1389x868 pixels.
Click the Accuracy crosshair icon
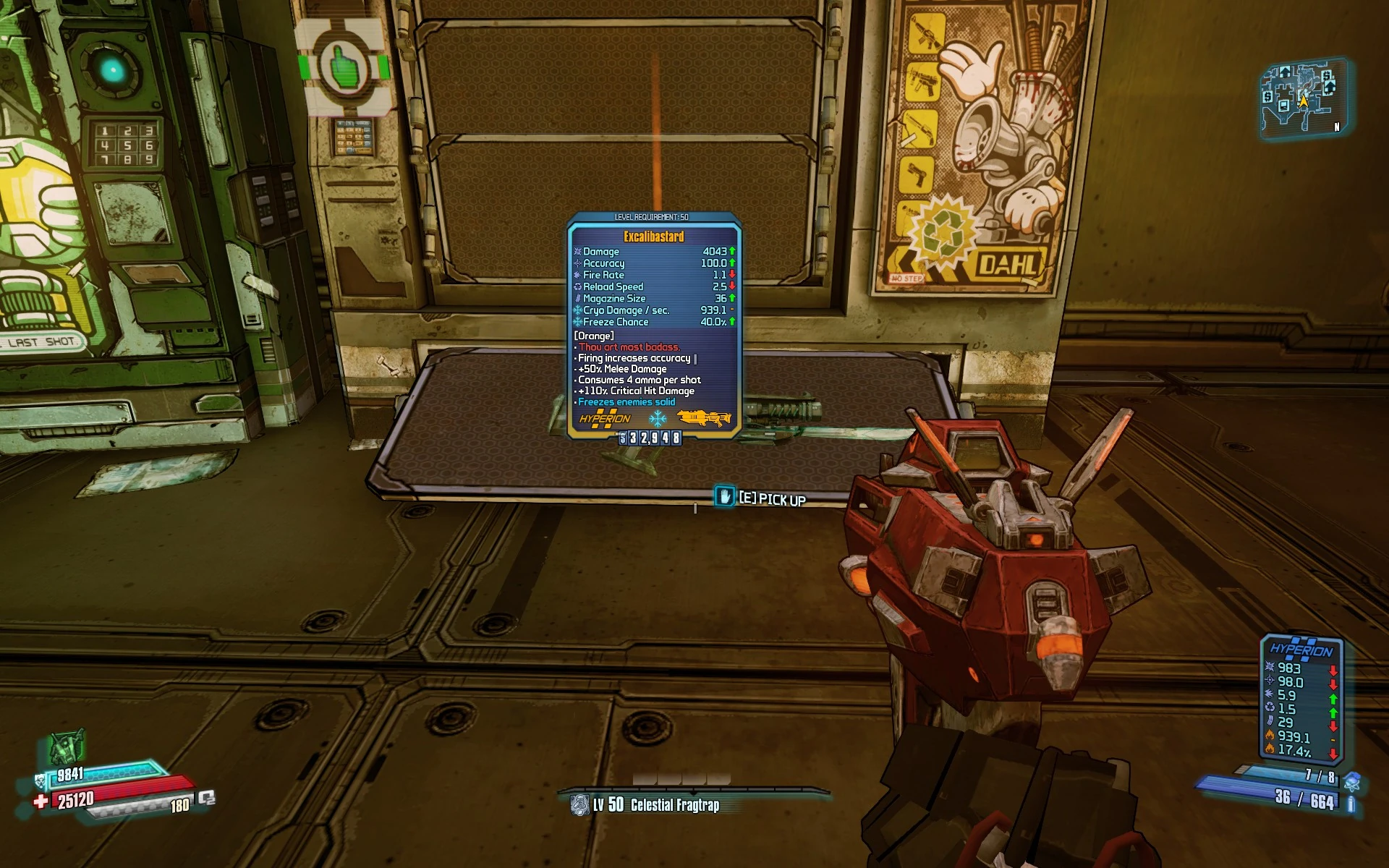[577, 263]
